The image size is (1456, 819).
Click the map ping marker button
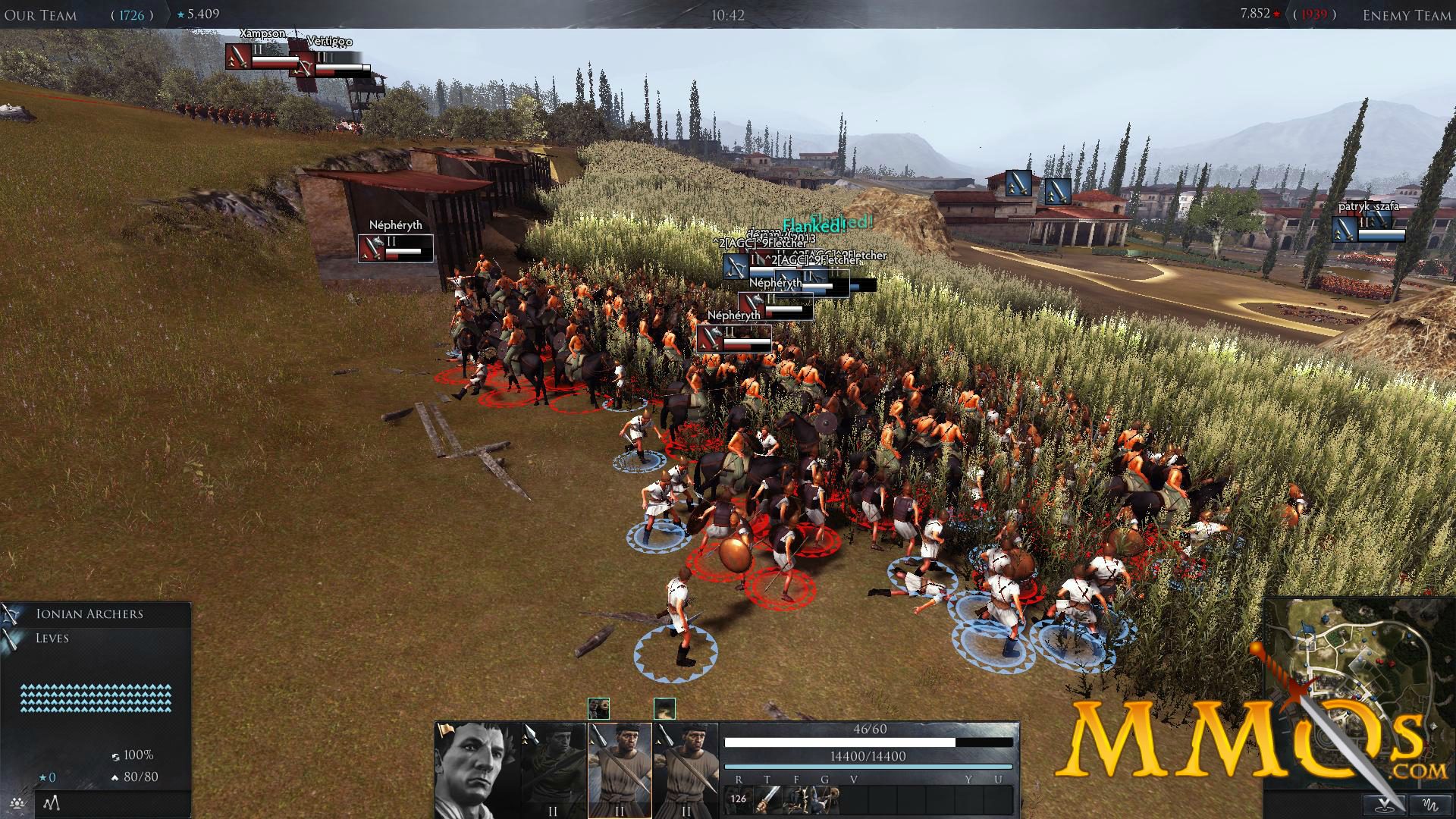click(1385, 804)
